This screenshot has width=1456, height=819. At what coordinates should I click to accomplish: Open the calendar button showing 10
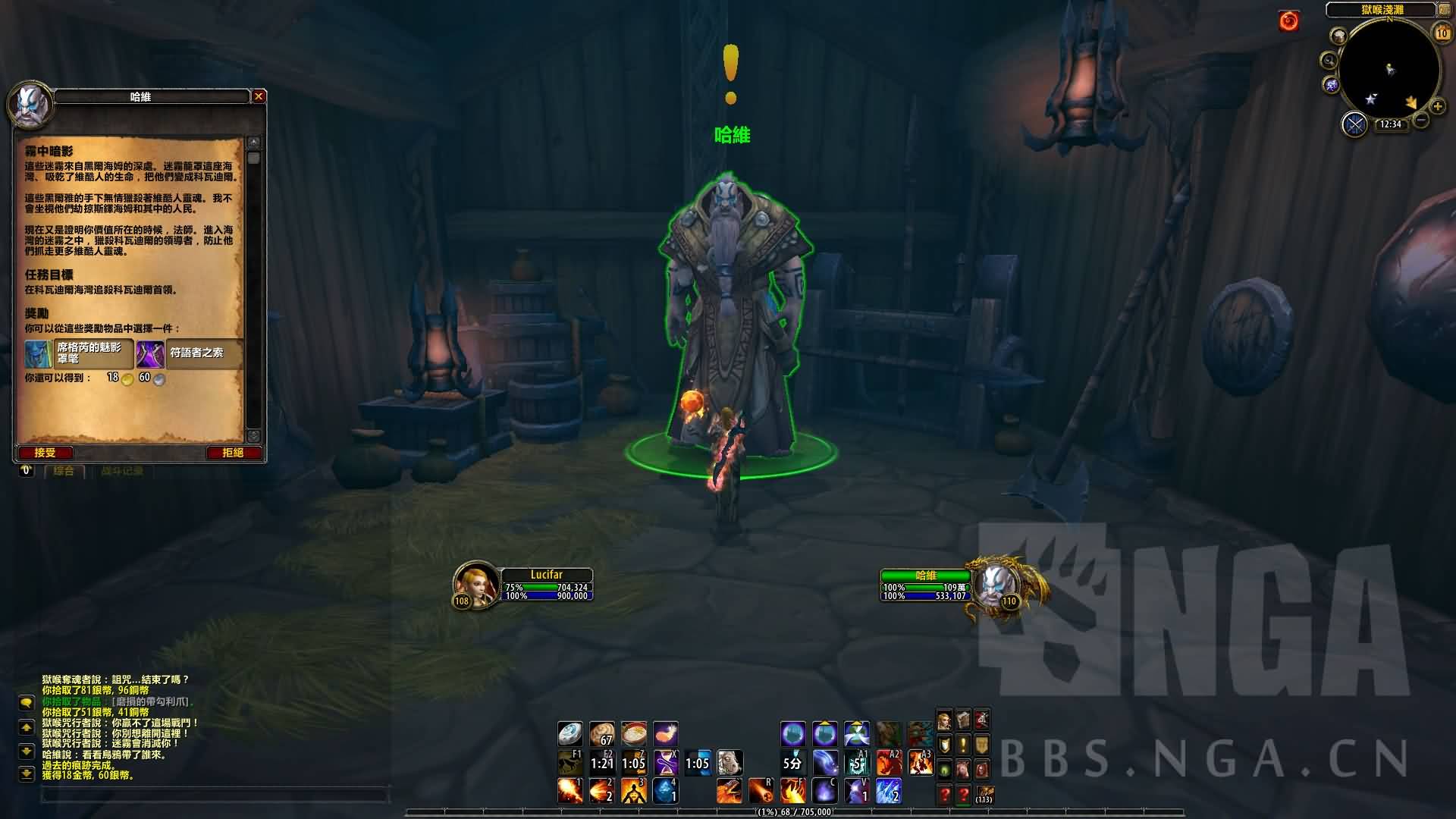[1442, 33]
